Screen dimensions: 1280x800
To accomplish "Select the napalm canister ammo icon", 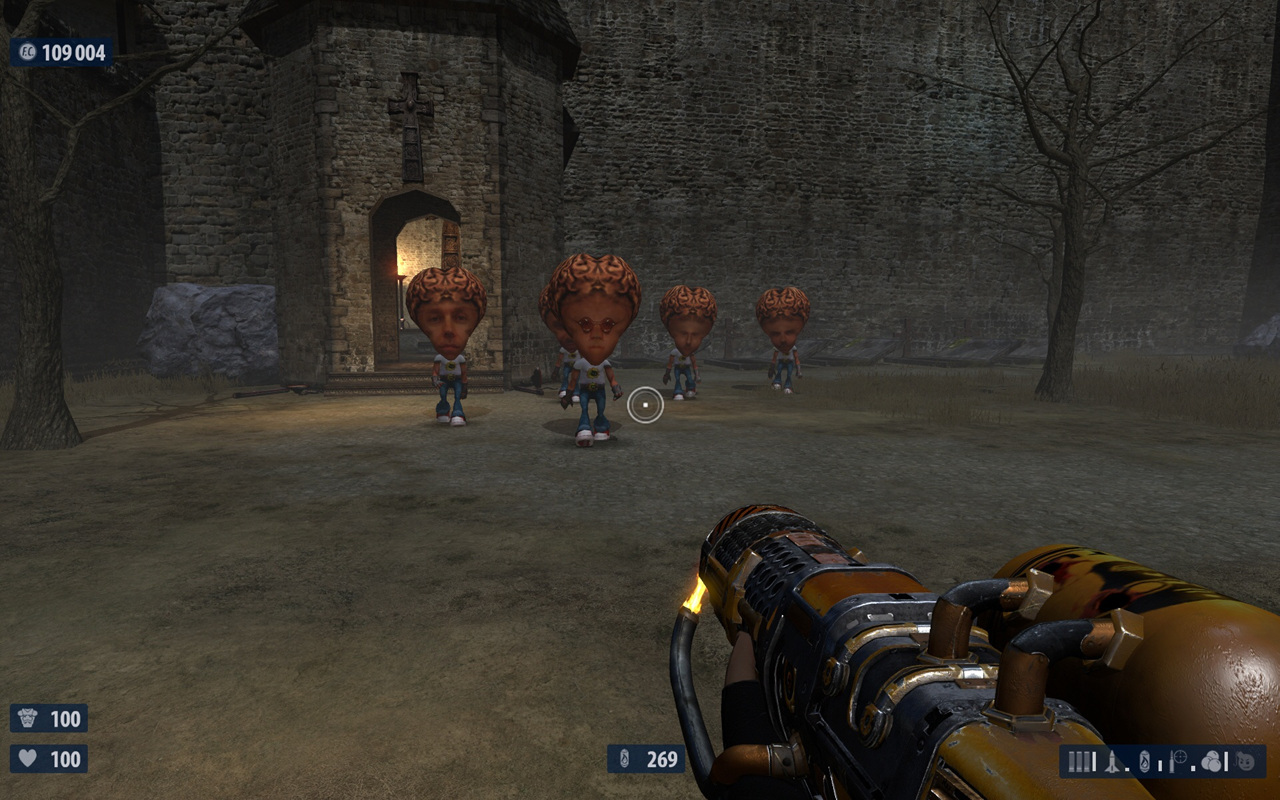I will [1144, 761].
